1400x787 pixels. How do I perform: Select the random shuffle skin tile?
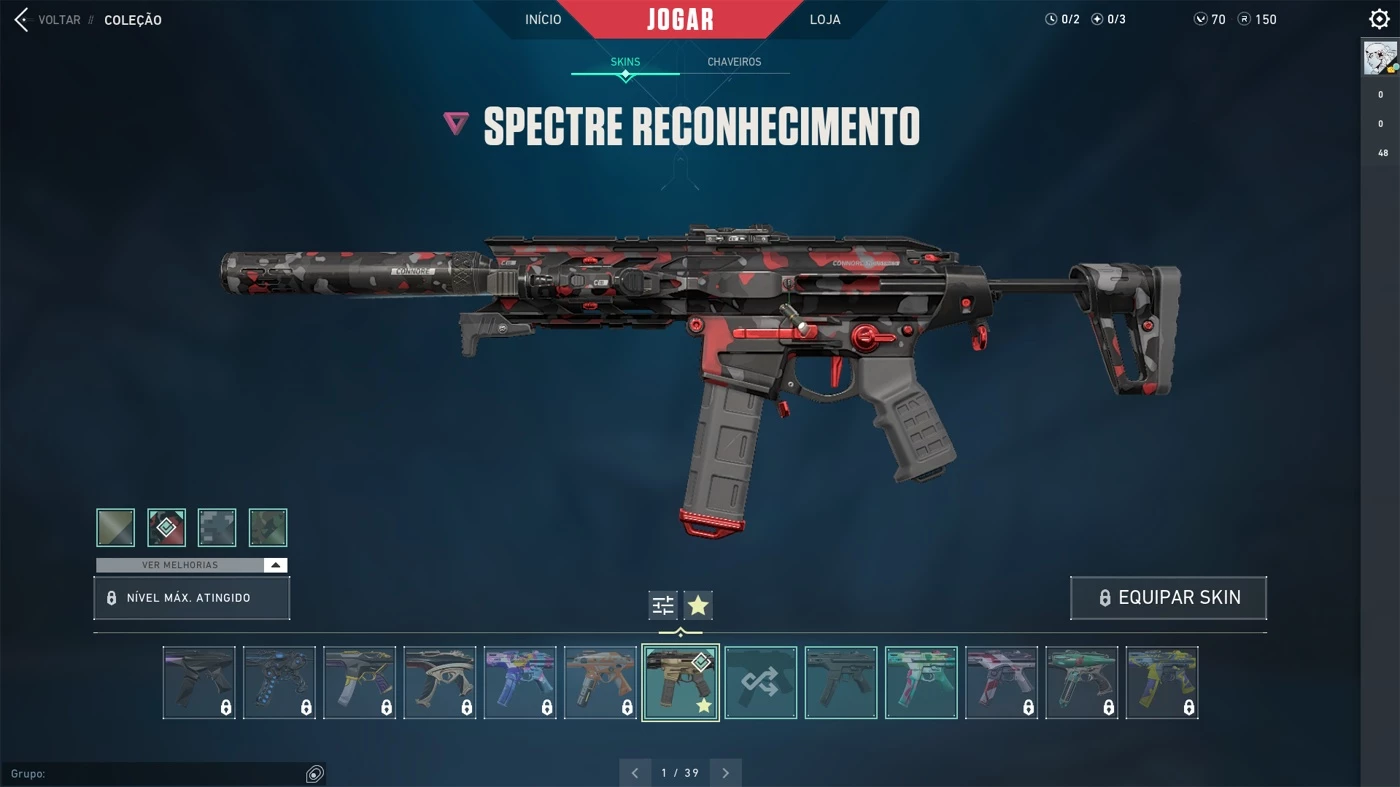[x=761, y=683]
